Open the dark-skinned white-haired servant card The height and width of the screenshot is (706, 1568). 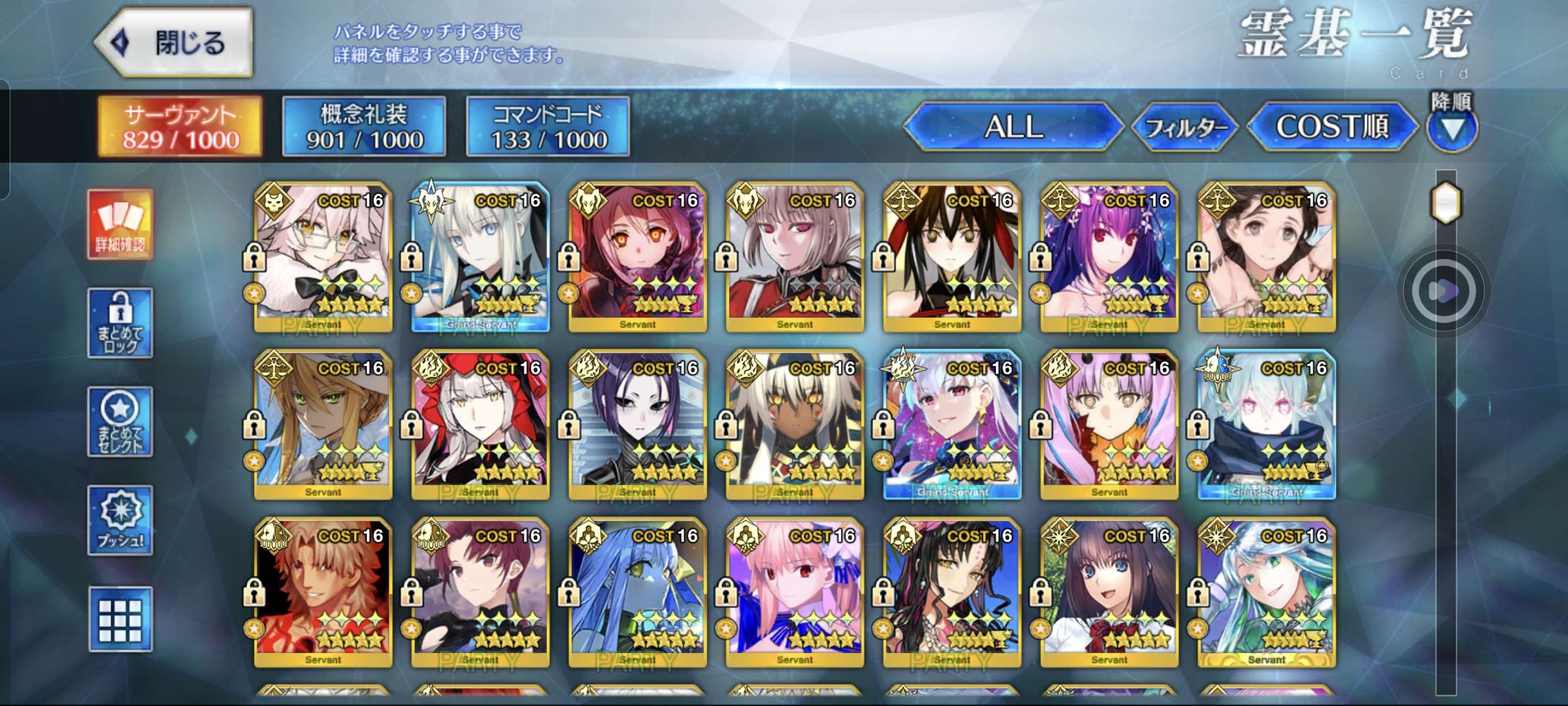click(795, 425)
